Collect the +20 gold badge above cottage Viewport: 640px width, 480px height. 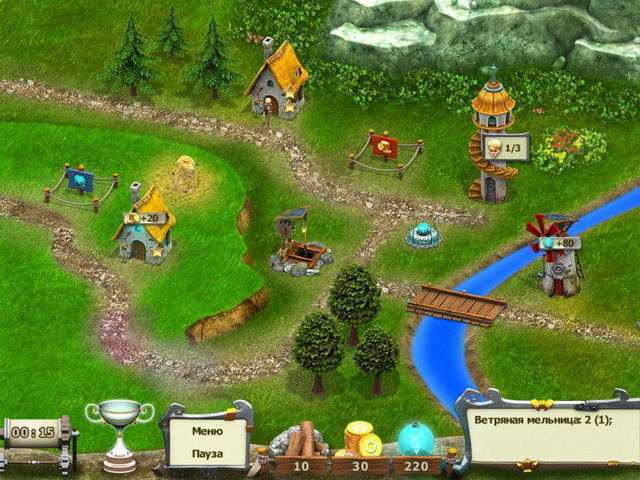tap(145, 217)
